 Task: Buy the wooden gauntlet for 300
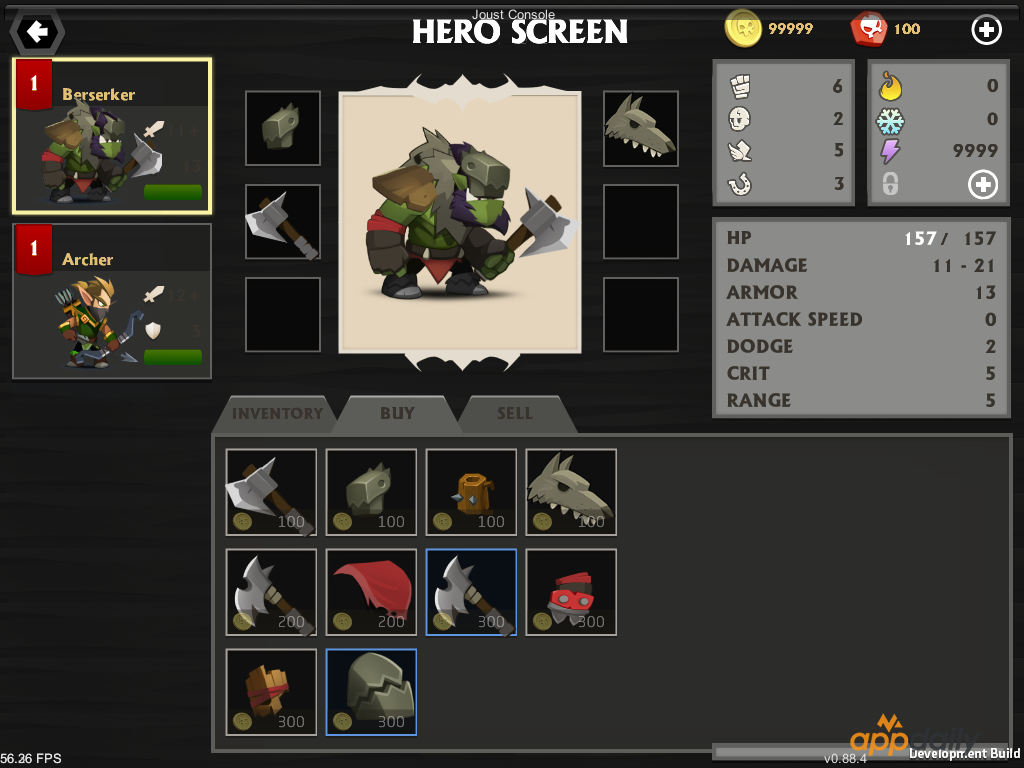tap(271, 692)
